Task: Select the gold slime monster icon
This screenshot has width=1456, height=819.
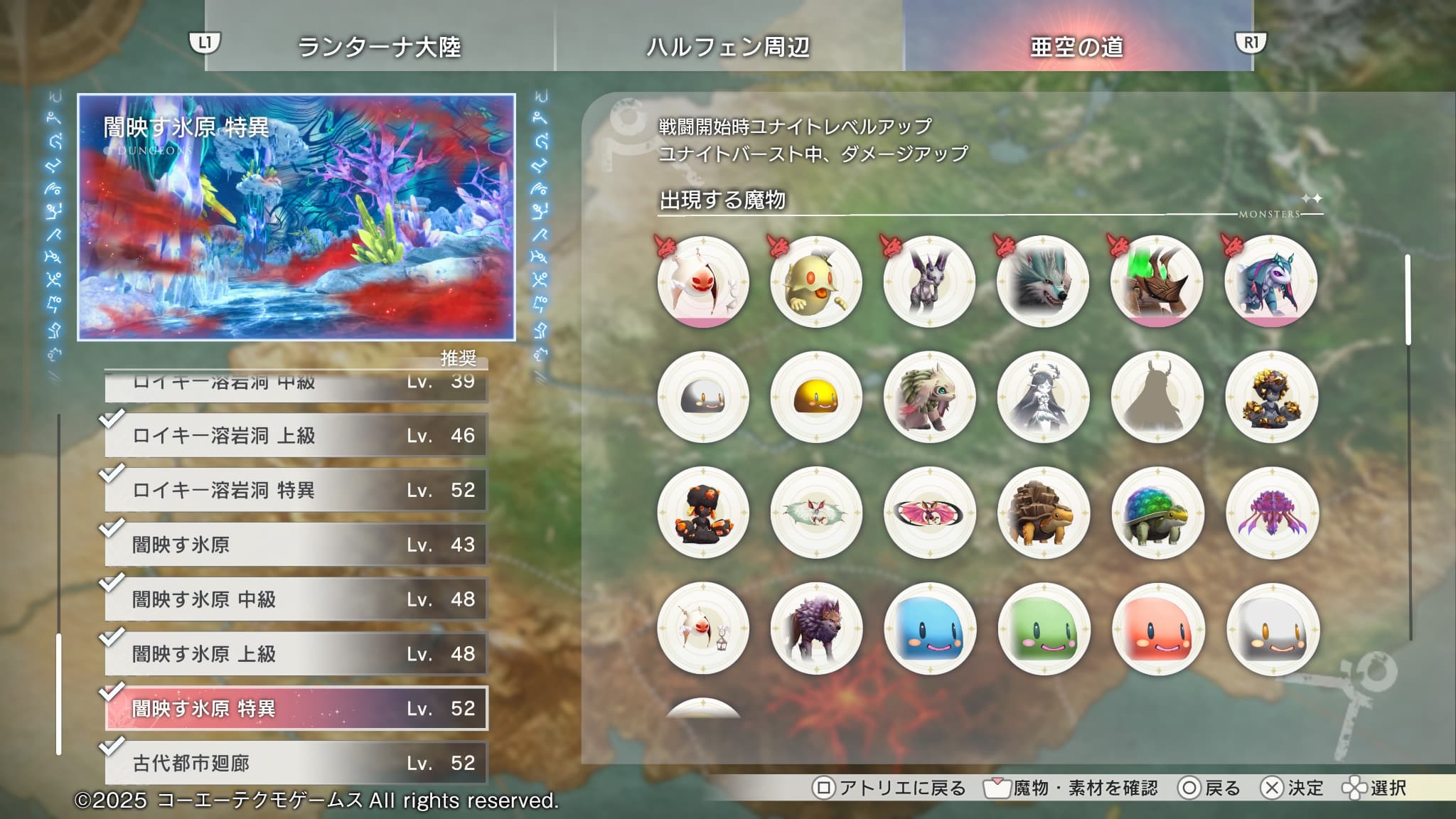Action: coord(816,397)
